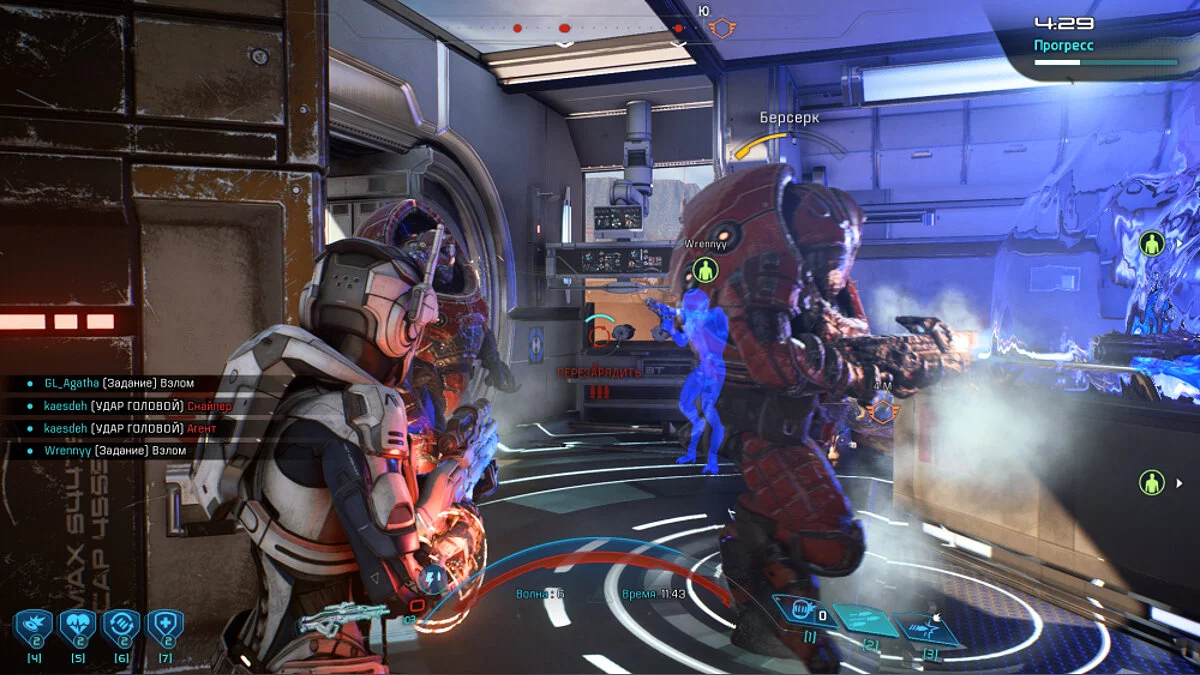The height and width of the screenshot is (675, 1200).
Task: Click Wrennyy's green teammate marker
Action: [706, 269]
